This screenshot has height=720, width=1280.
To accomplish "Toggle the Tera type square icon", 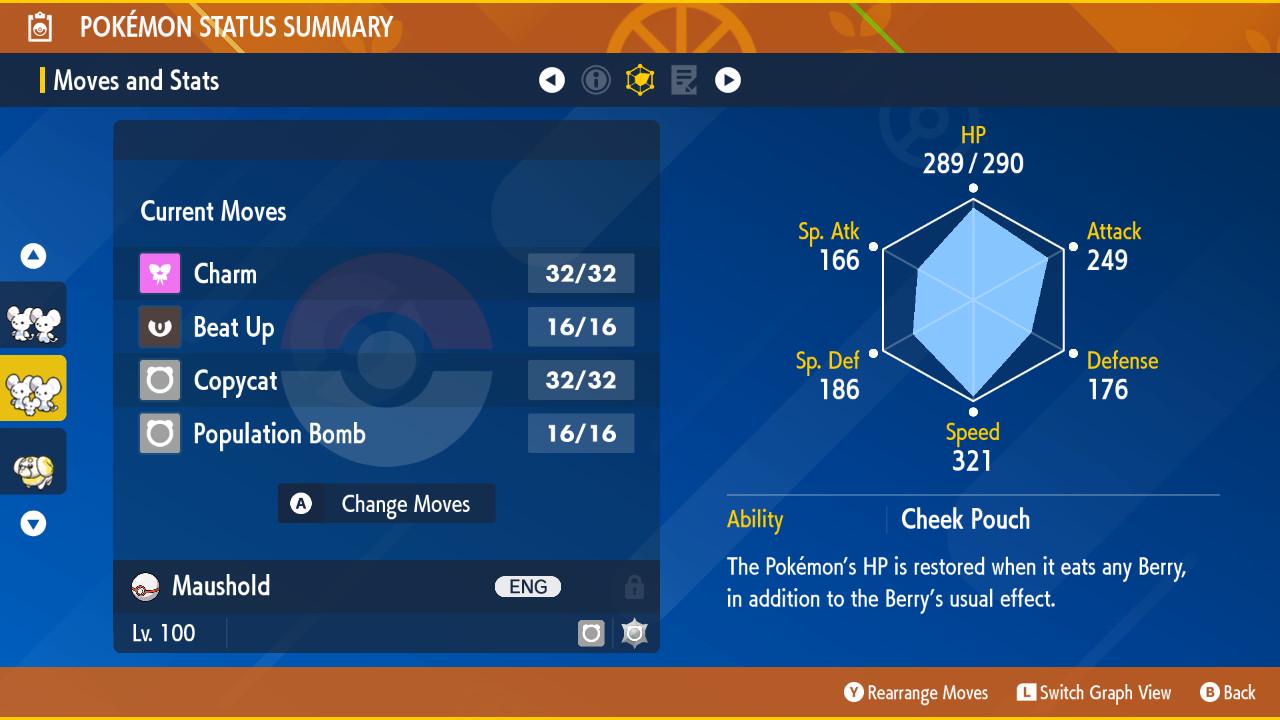I will (593, 632).
